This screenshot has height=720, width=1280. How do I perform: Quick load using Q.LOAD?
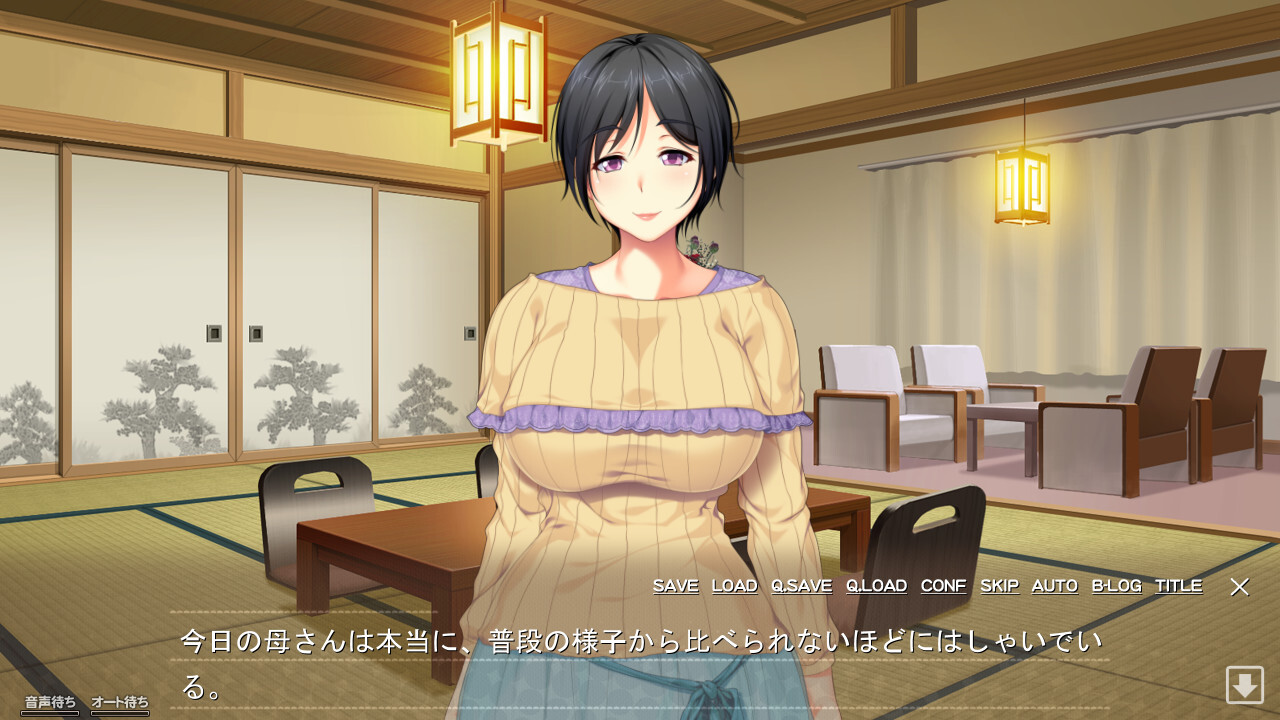pyautogui.click(x=876, y=586)
